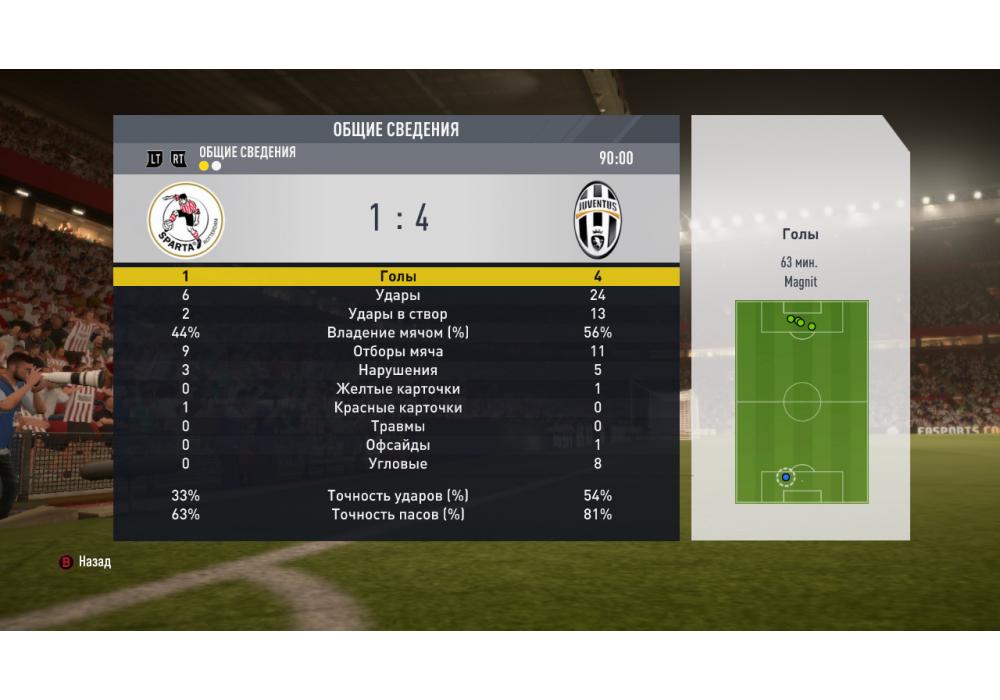Select the Желтые карточки row
This screenshot has width=1000, height=700.
(397, 389)
